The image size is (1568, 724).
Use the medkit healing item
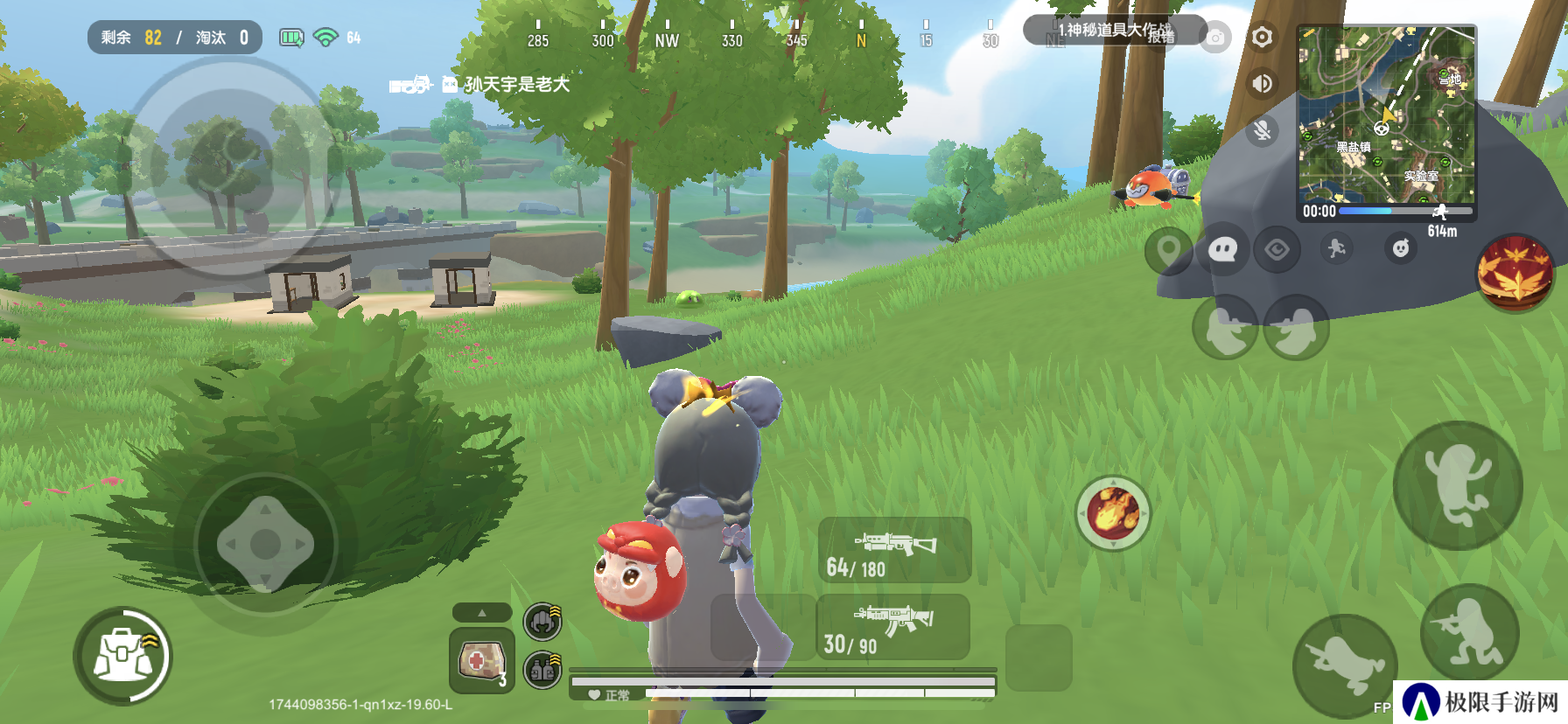click(x=481, y=660)
